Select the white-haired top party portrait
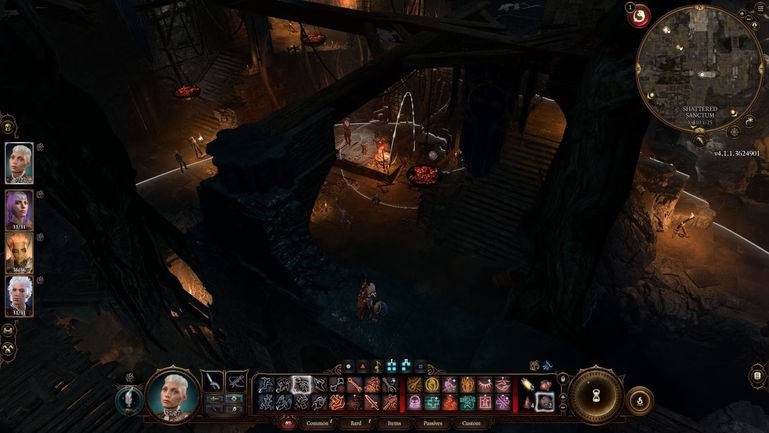The height and width of the screenshot is (433, 769). point(19,163)
